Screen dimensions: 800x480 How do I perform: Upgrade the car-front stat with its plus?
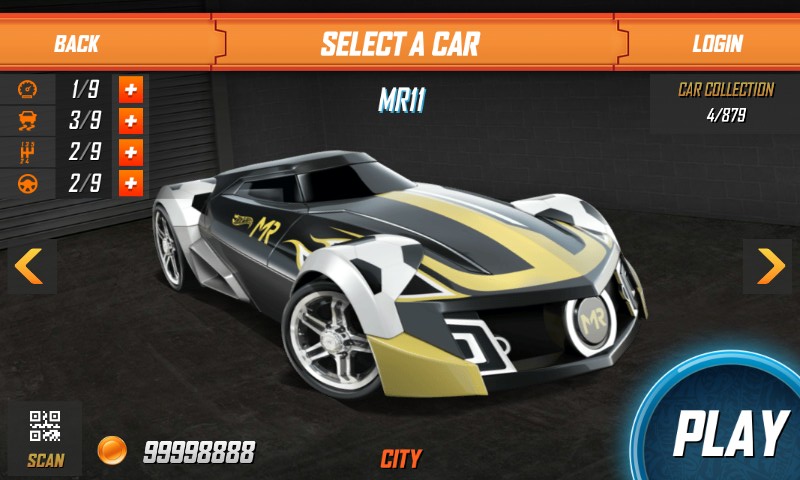pos(131,121)
